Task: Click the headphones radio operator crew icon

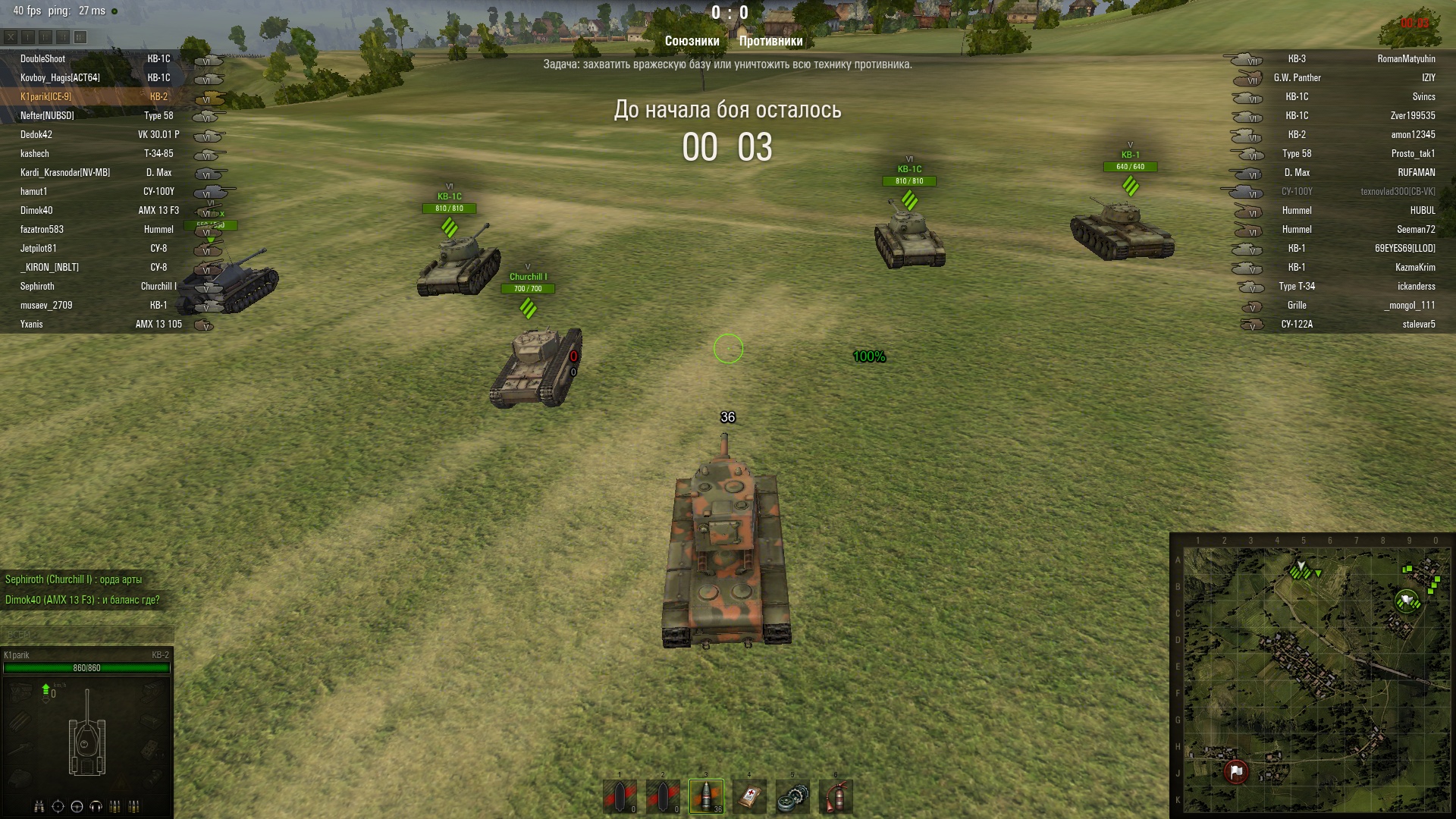Action: [96, 806]
